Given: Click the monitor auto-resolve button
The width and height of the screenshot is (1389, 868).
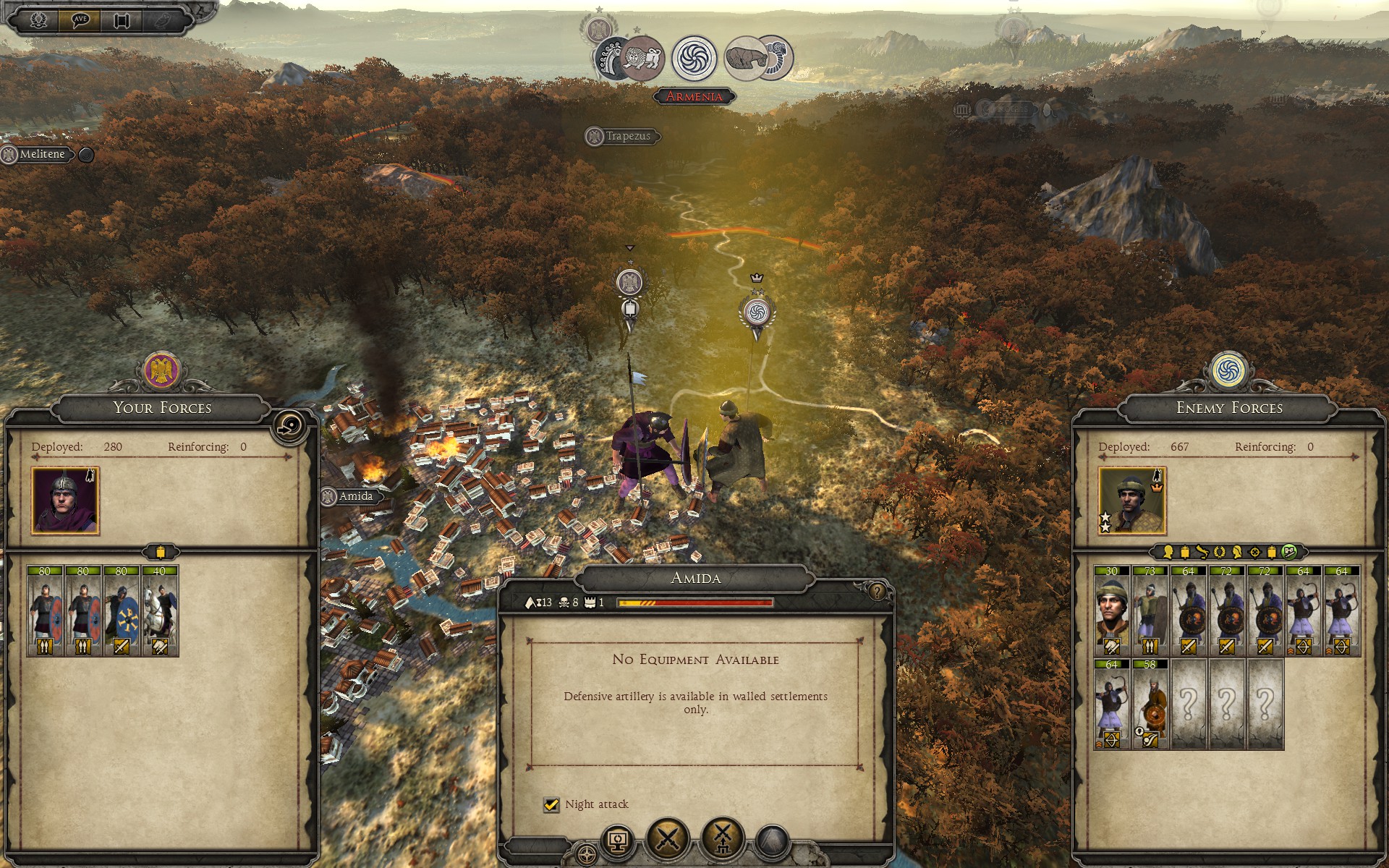Looking at the screenshot, I should pyautogui.click(x=617, y=841).
